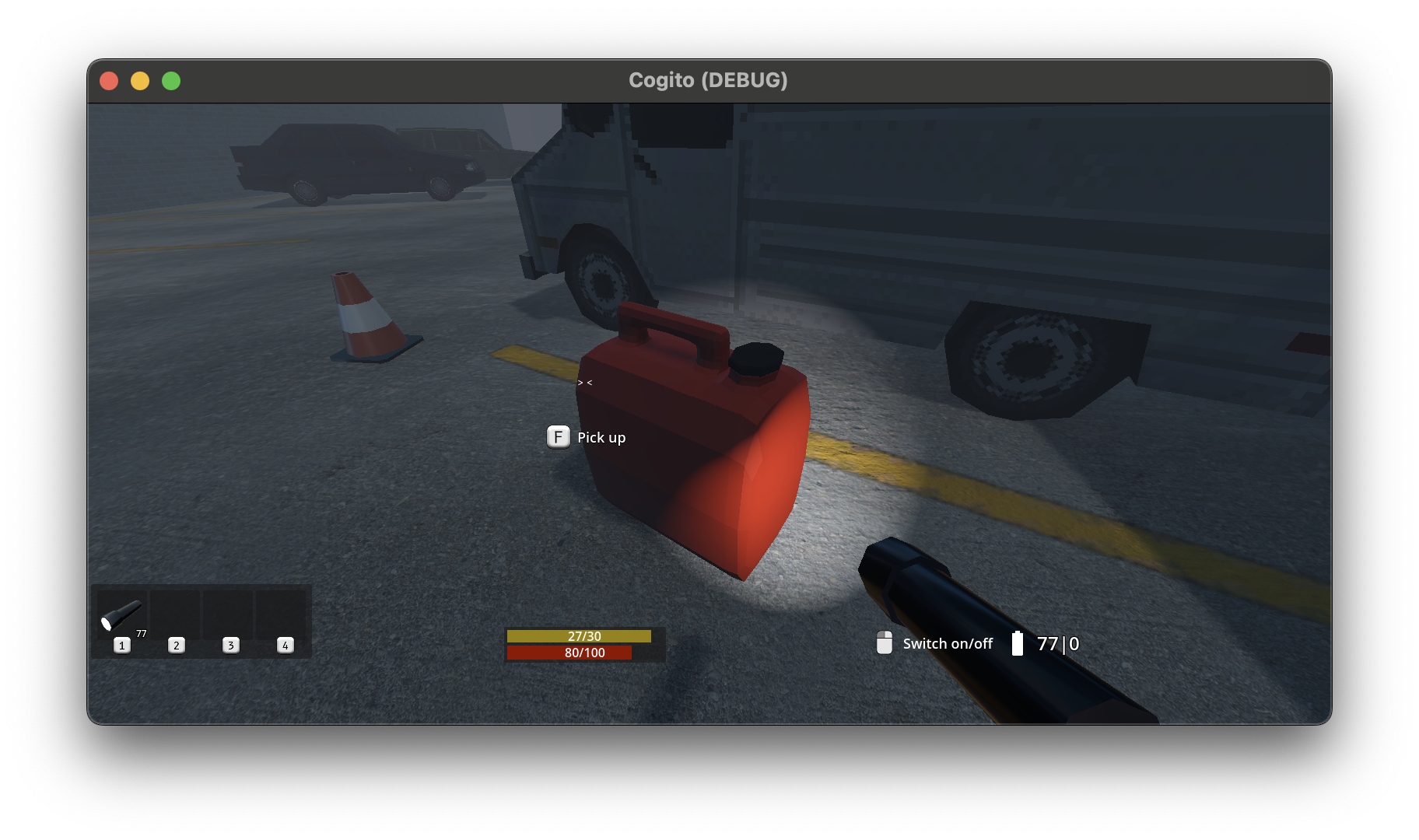This screenshot has width=1419, height=840.
Task: Click the yellow minimize traffic light button
Action: pyautogui.click(x=140, y=80)
